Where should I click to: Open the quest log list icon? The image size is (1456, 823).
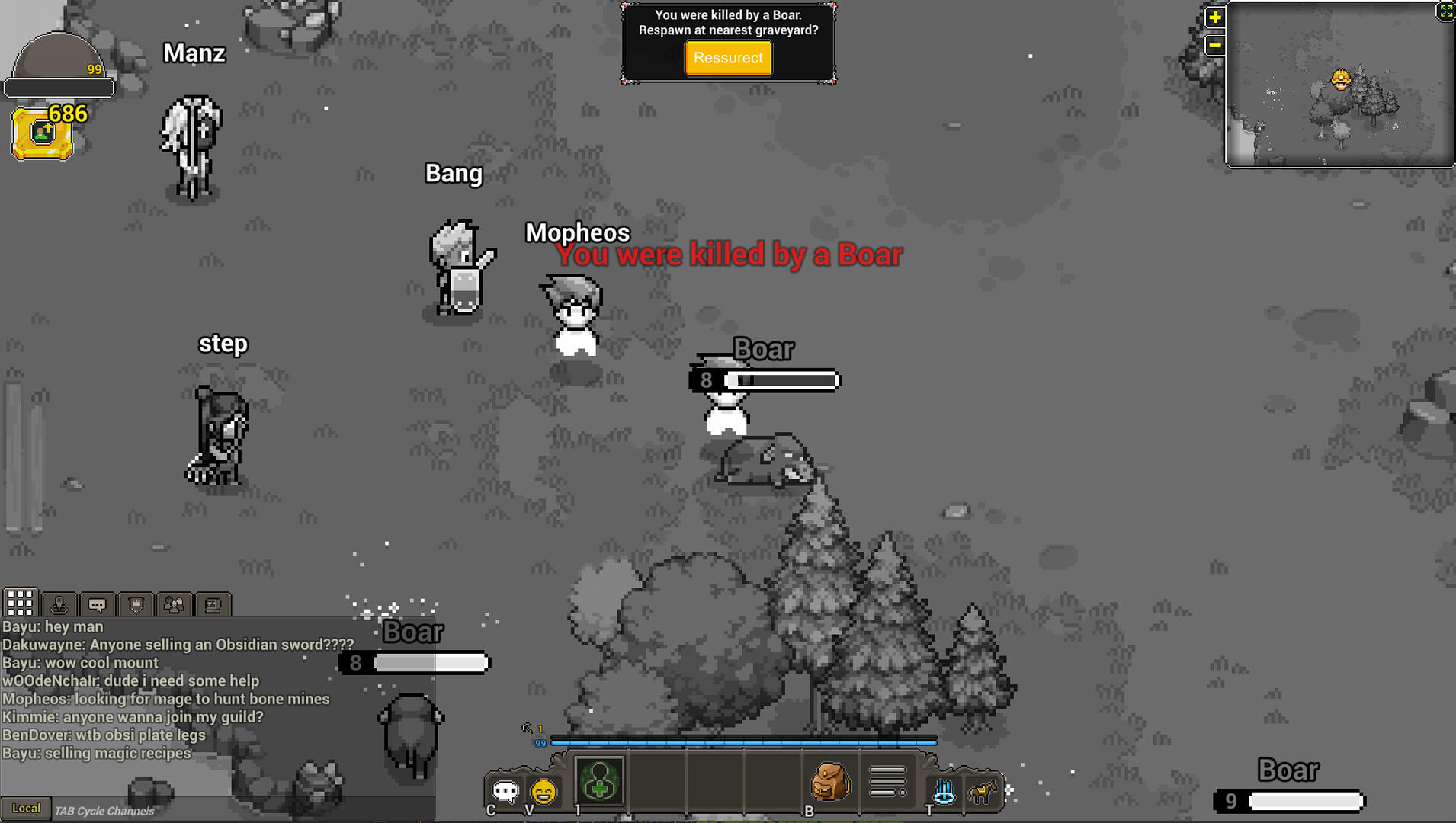pos(886,779)
